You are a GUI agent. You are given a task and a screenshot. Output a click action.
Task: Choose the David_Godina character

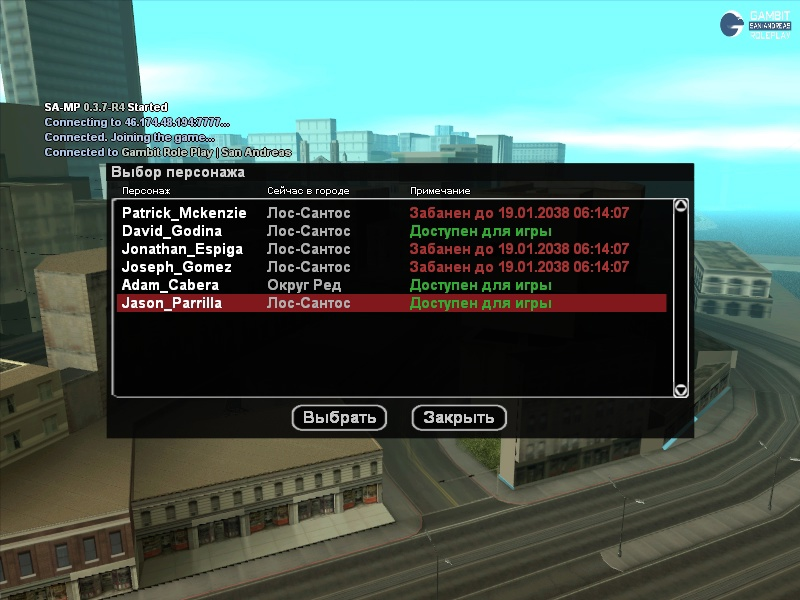[172, 231]
